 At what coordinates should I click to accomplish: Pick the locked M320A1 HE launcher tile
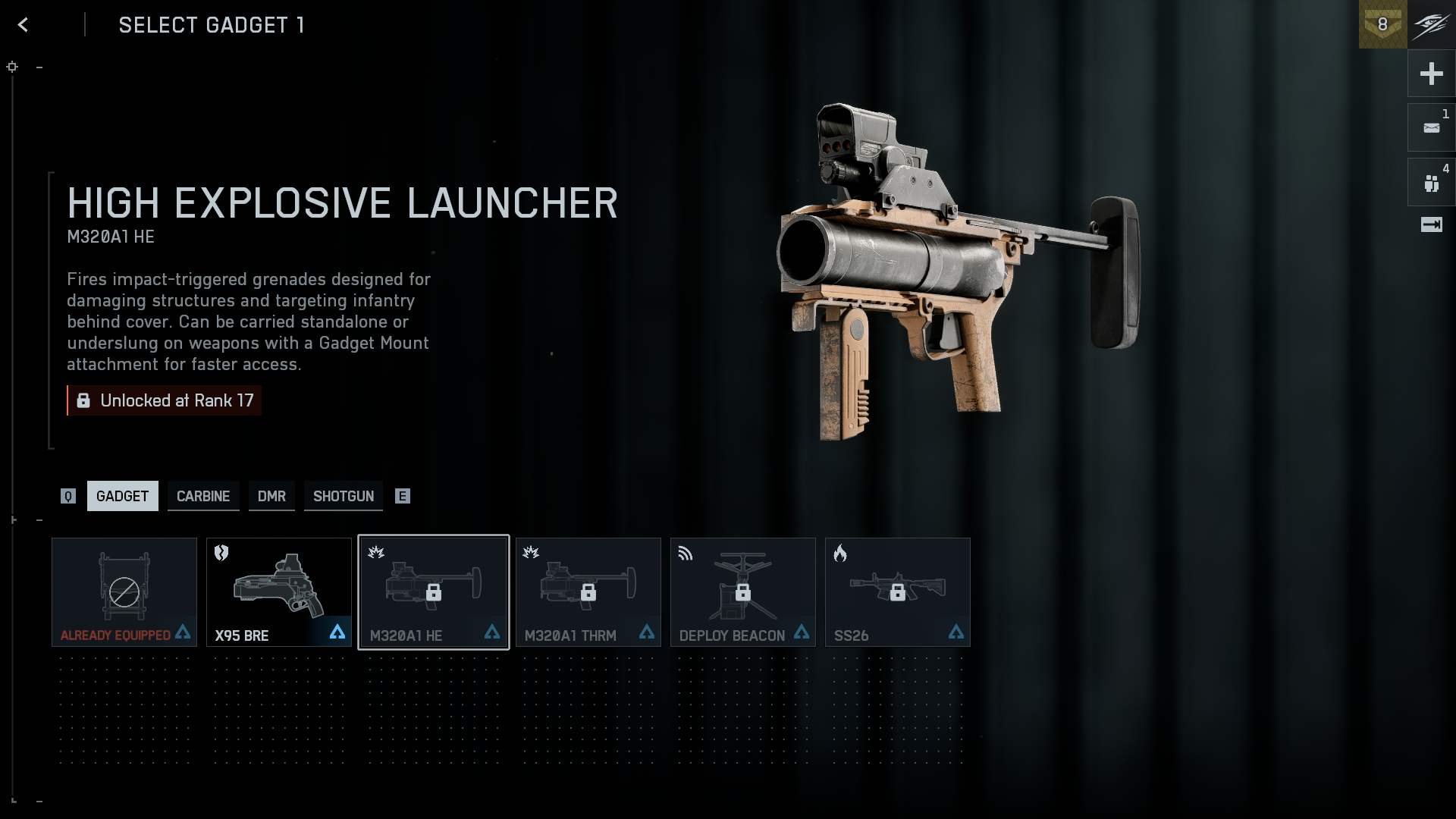pos(434,592)
